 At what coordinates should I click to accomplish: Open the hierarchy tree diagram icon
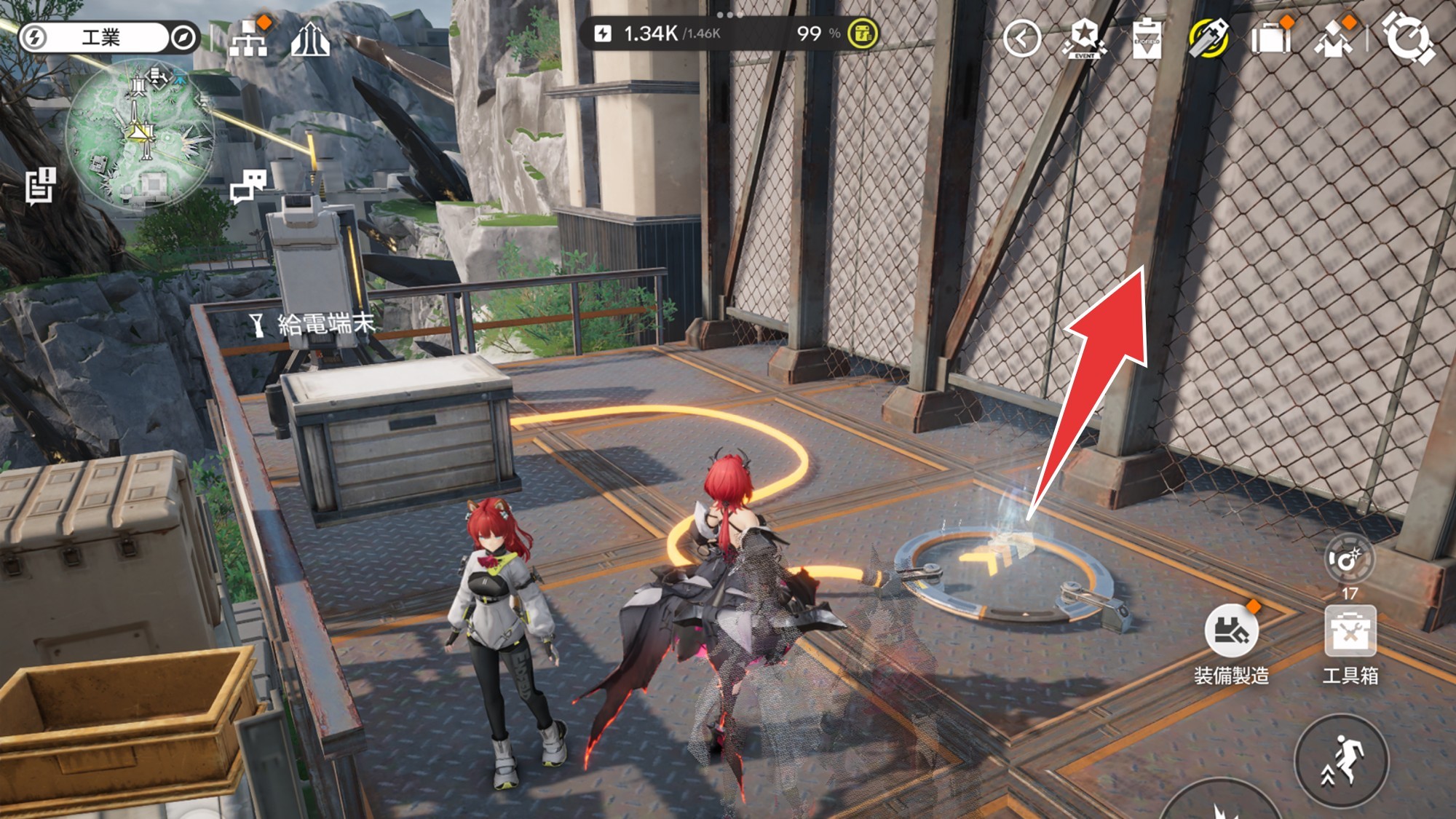point(248,38)
